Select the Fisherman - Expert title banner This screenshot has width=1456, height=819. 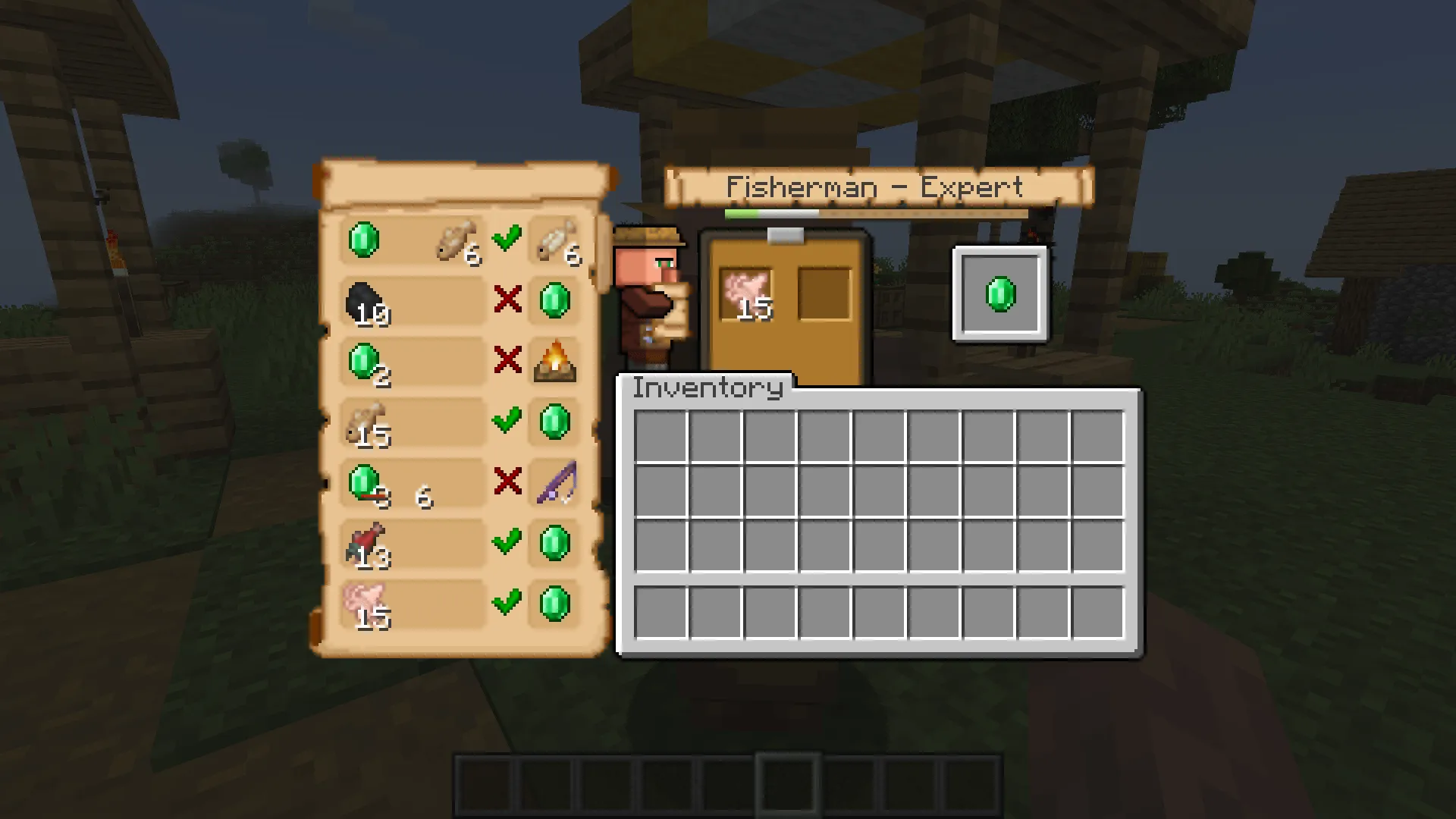pyautogui.click(x=876, y=186)
